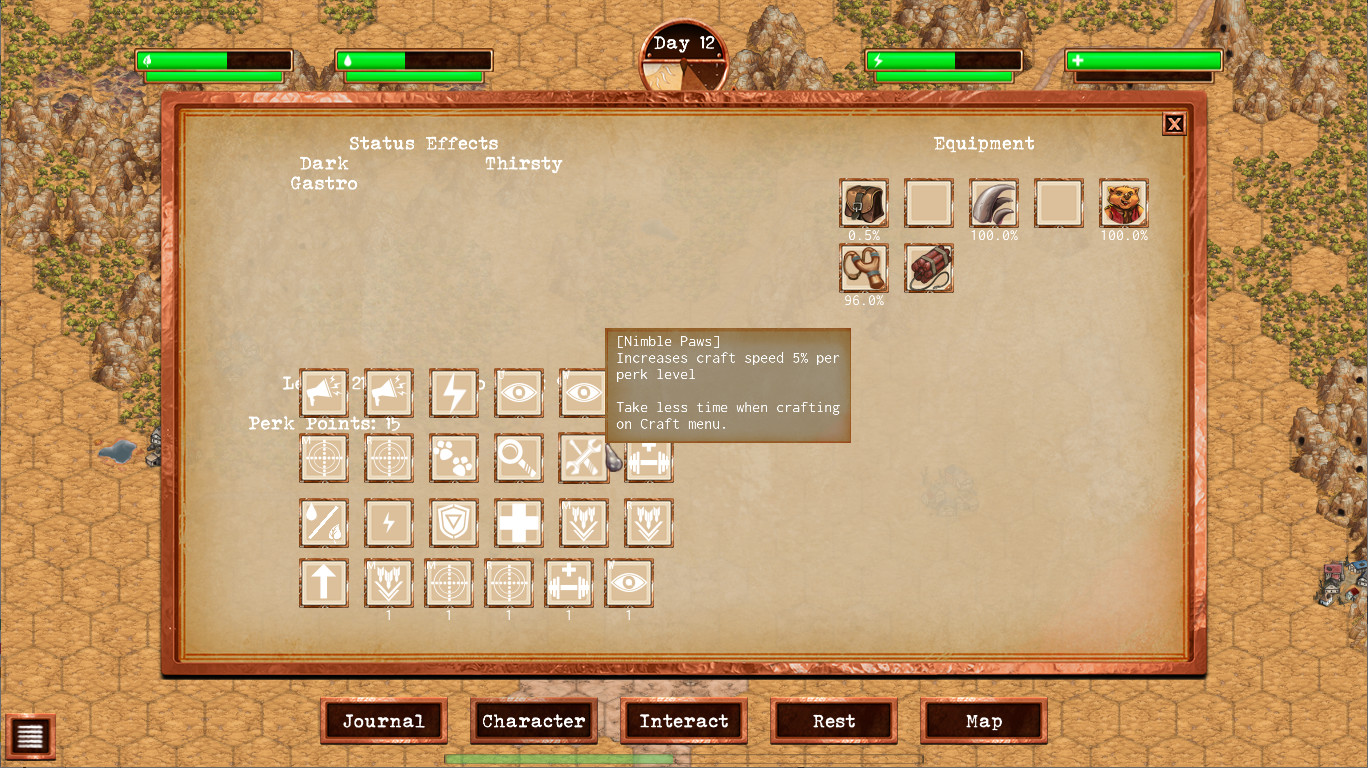Screen dimensions: 1368x768
Task: Select the beaver character portrait slot
Action: coord(1123,203)
